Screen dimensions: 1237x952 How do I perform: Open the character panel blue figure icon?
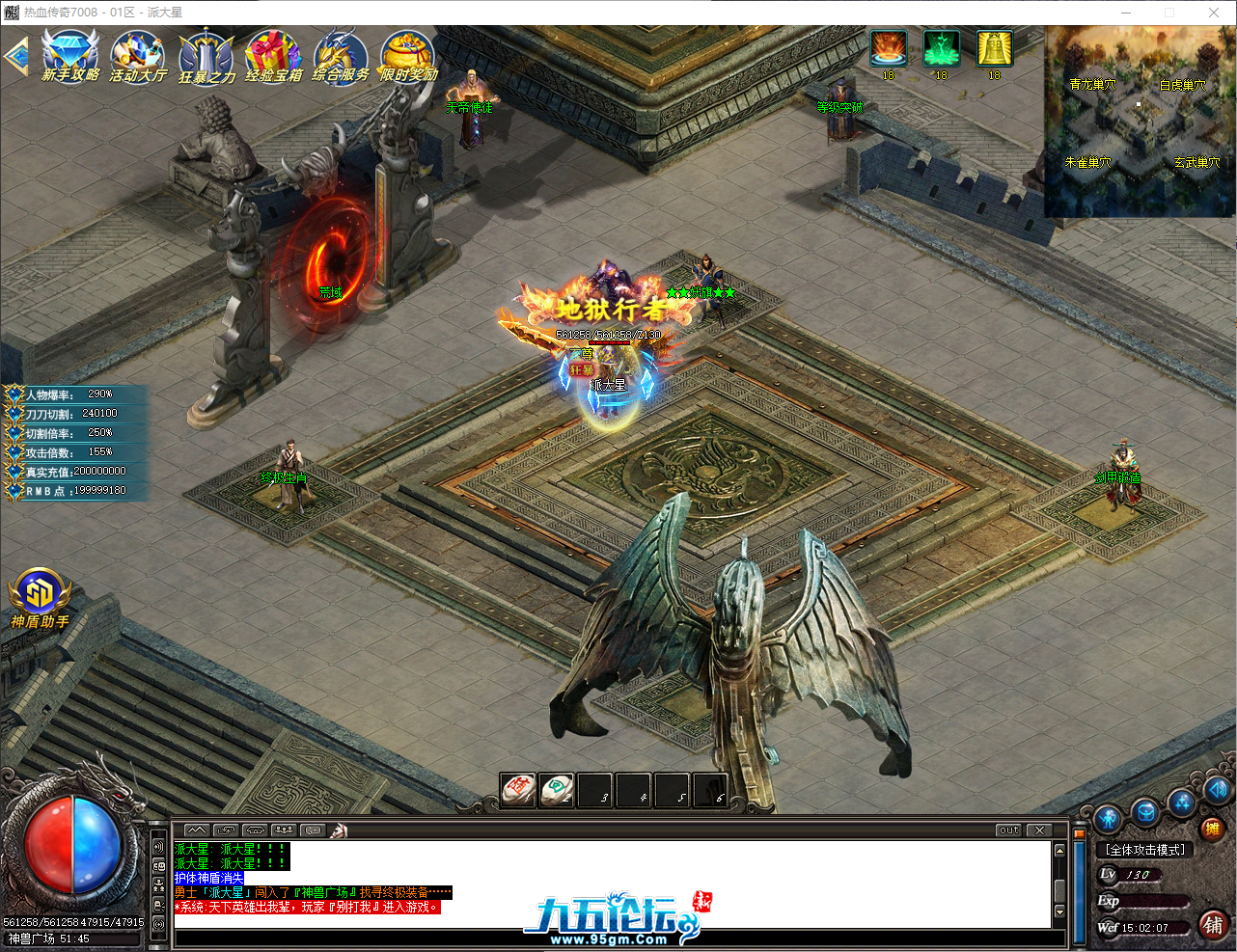(1108, 818)
